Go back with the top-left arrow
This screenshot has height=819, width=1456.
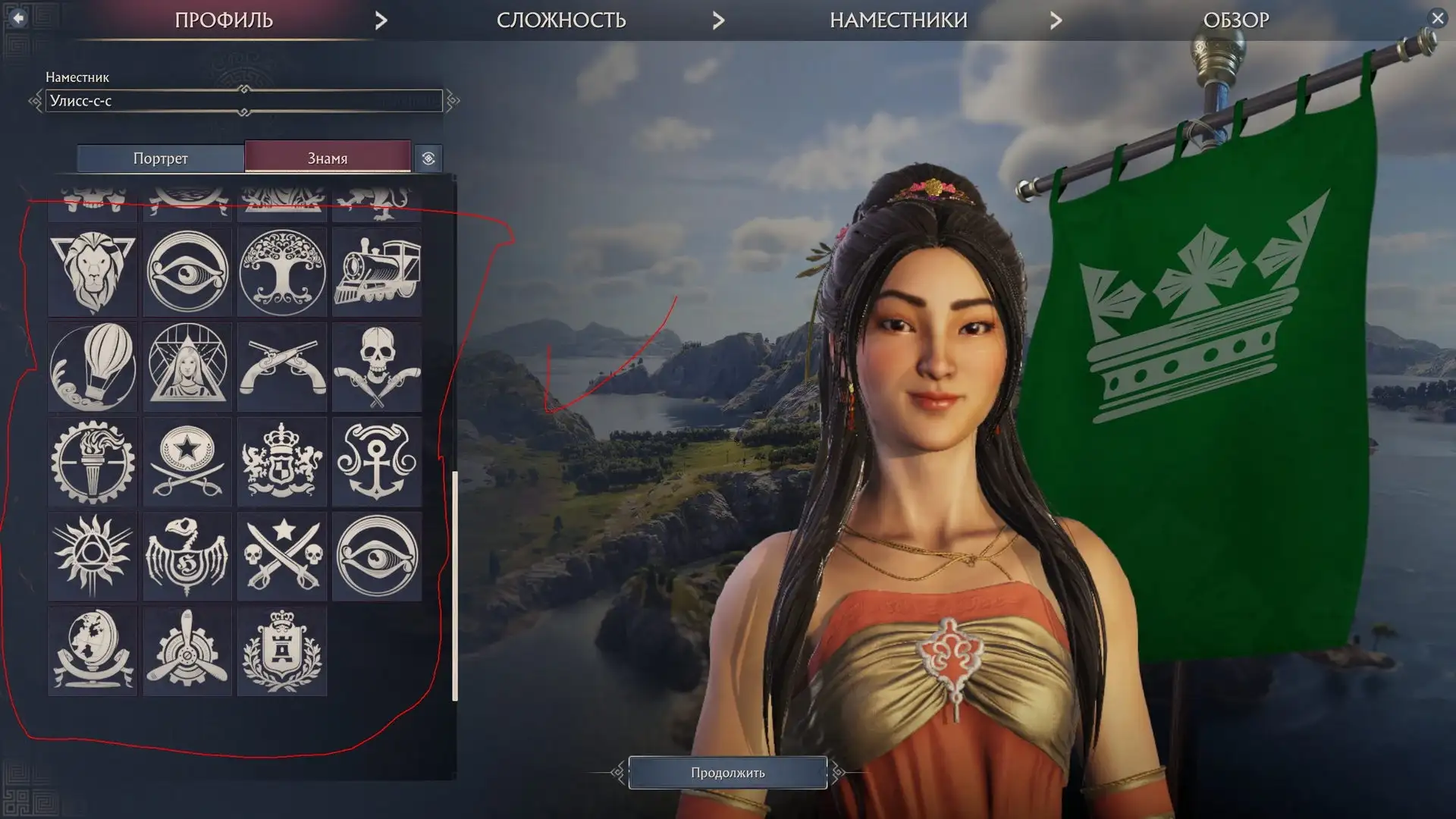18,17
